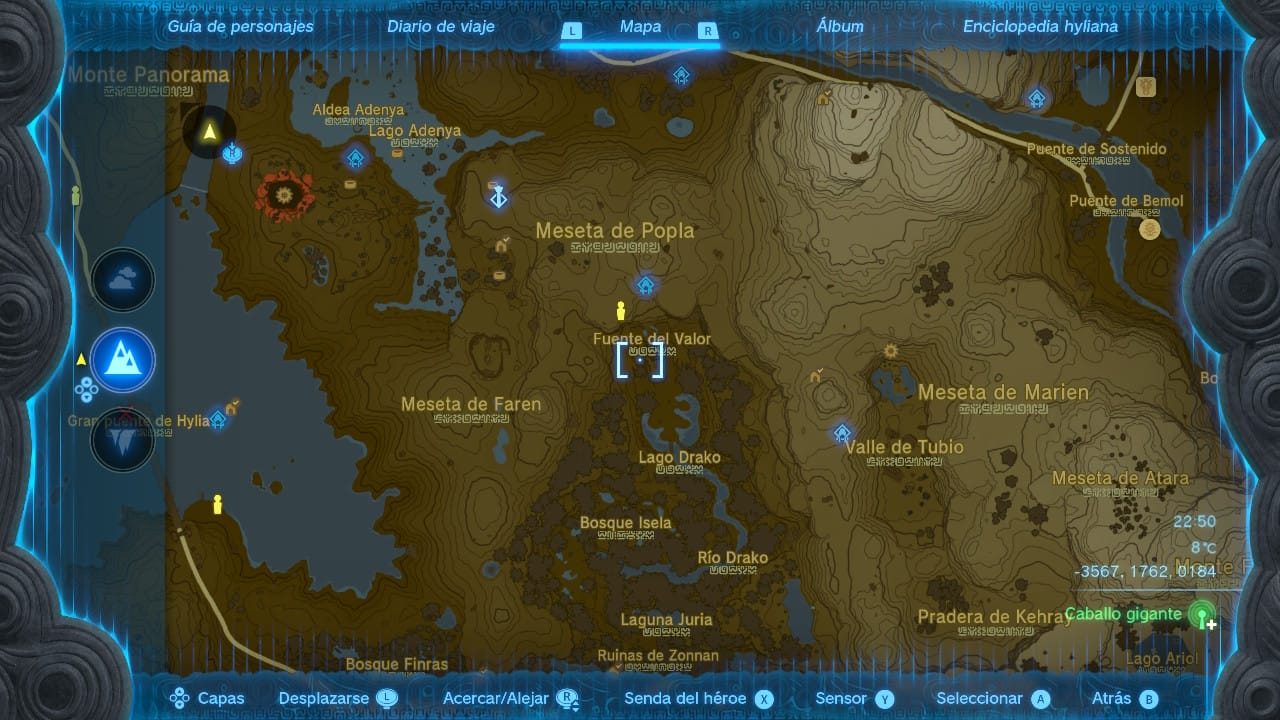Open the Enciclopedia hyliana tab
Screen dimensions: 1280x720
[x=1040, y=27]
